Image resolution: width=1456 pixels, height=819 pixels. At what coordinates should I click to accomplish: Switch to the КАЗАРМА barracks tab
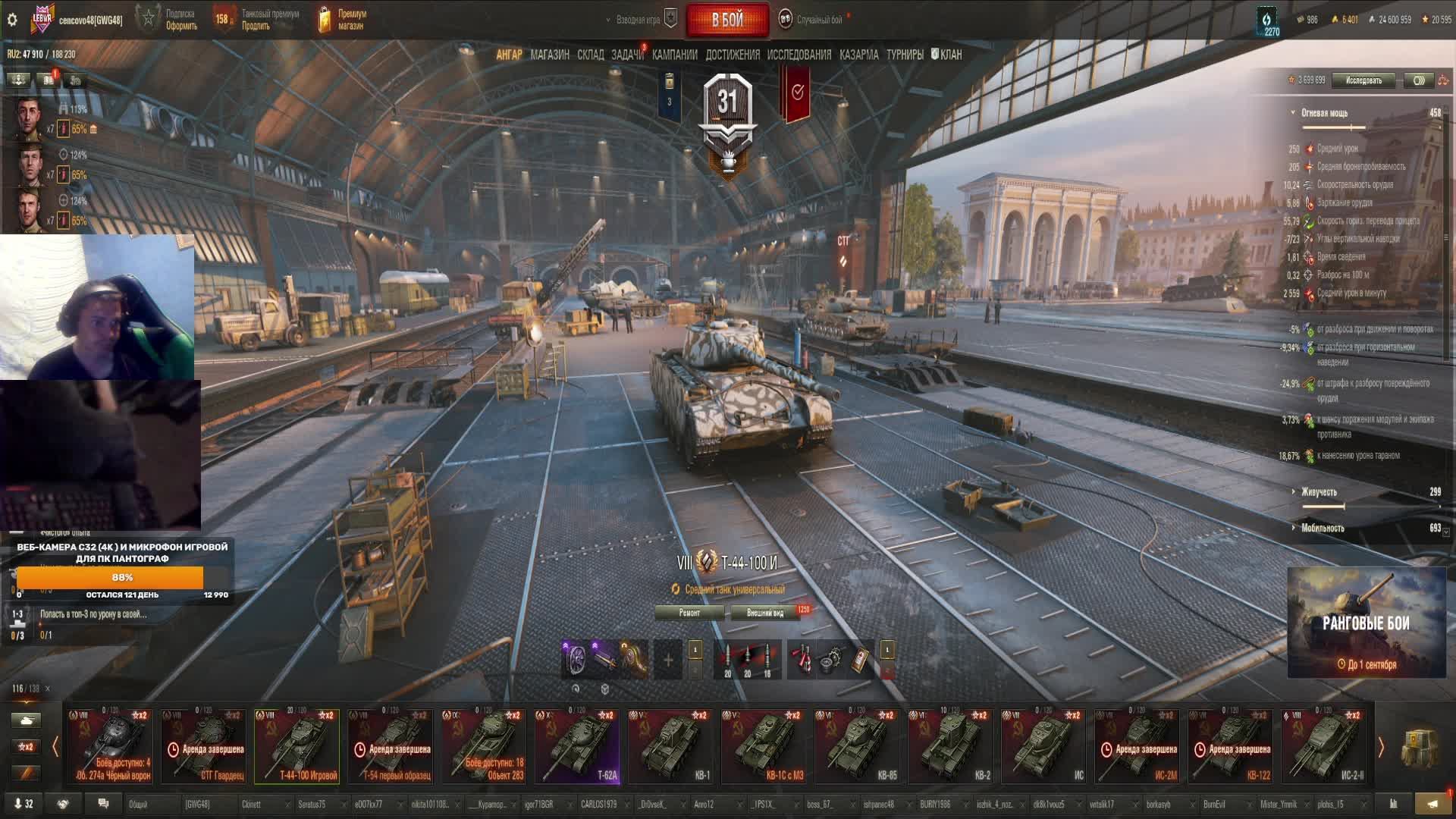(858, 55)
